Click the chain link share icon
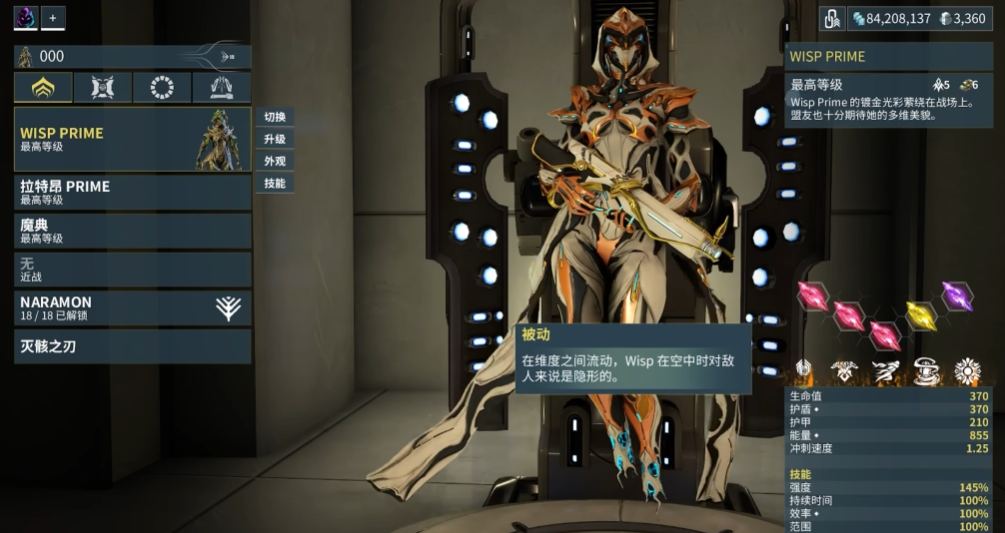 832,18
